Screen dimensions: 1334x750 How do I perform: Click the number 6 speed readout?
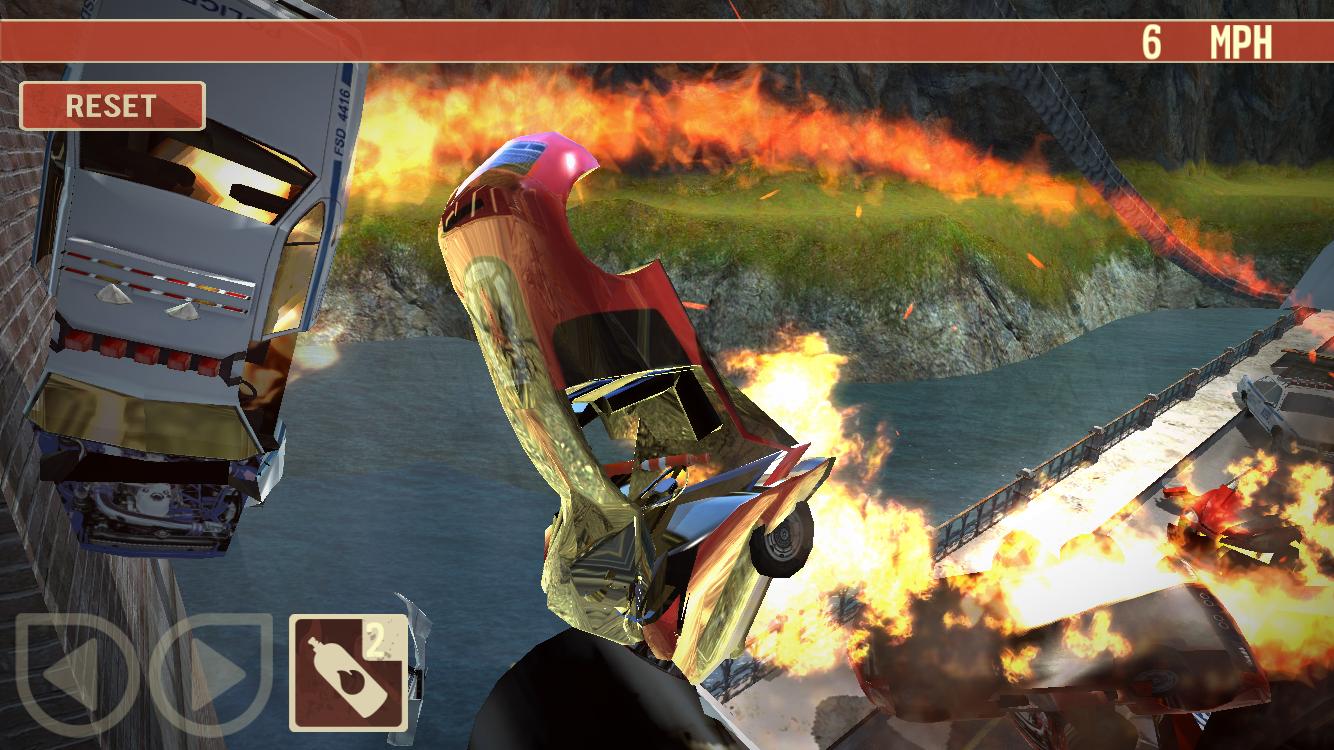[1151, 40]
